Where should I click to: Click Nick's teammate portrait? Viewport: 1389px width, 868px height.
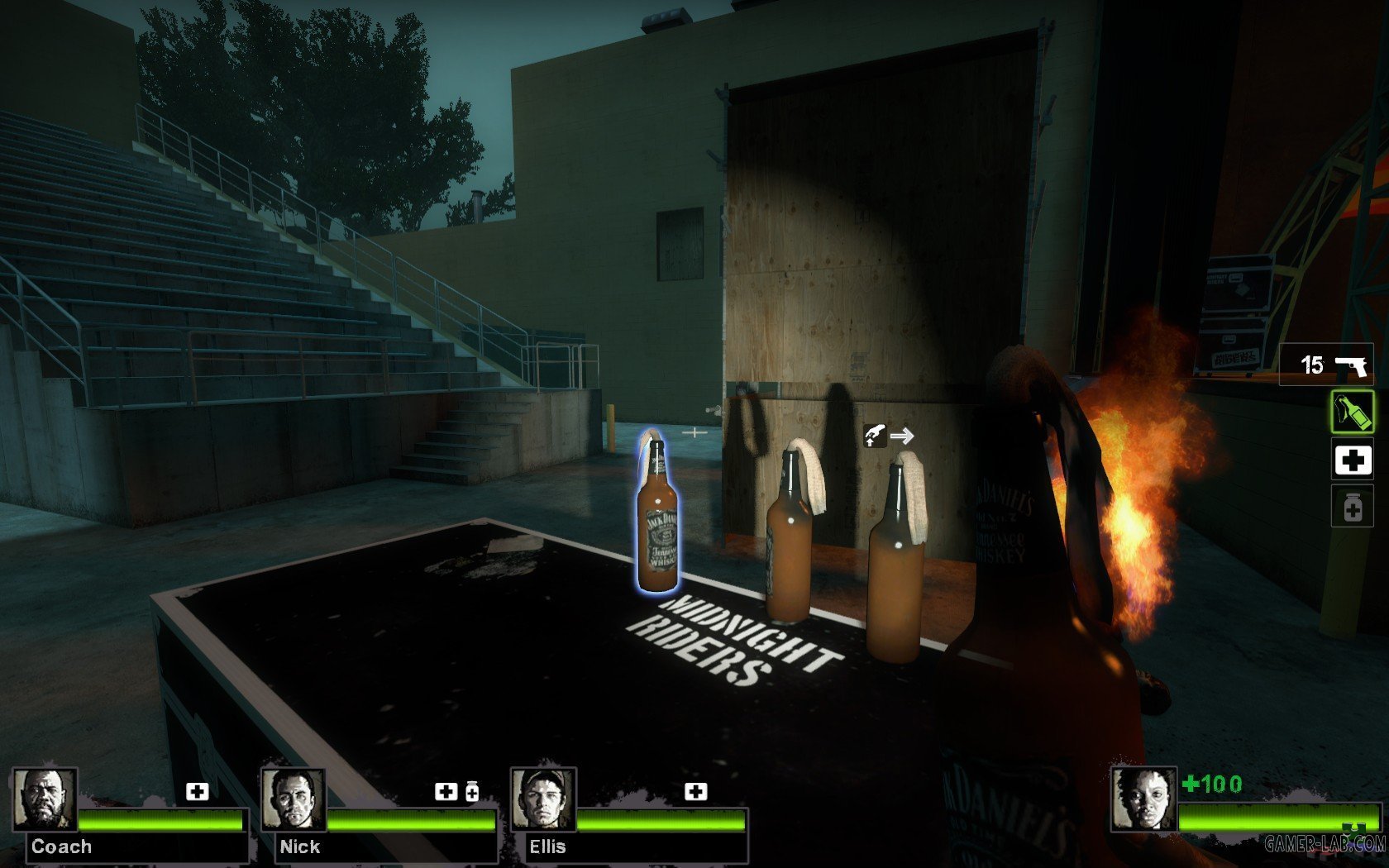pos(294,799)
